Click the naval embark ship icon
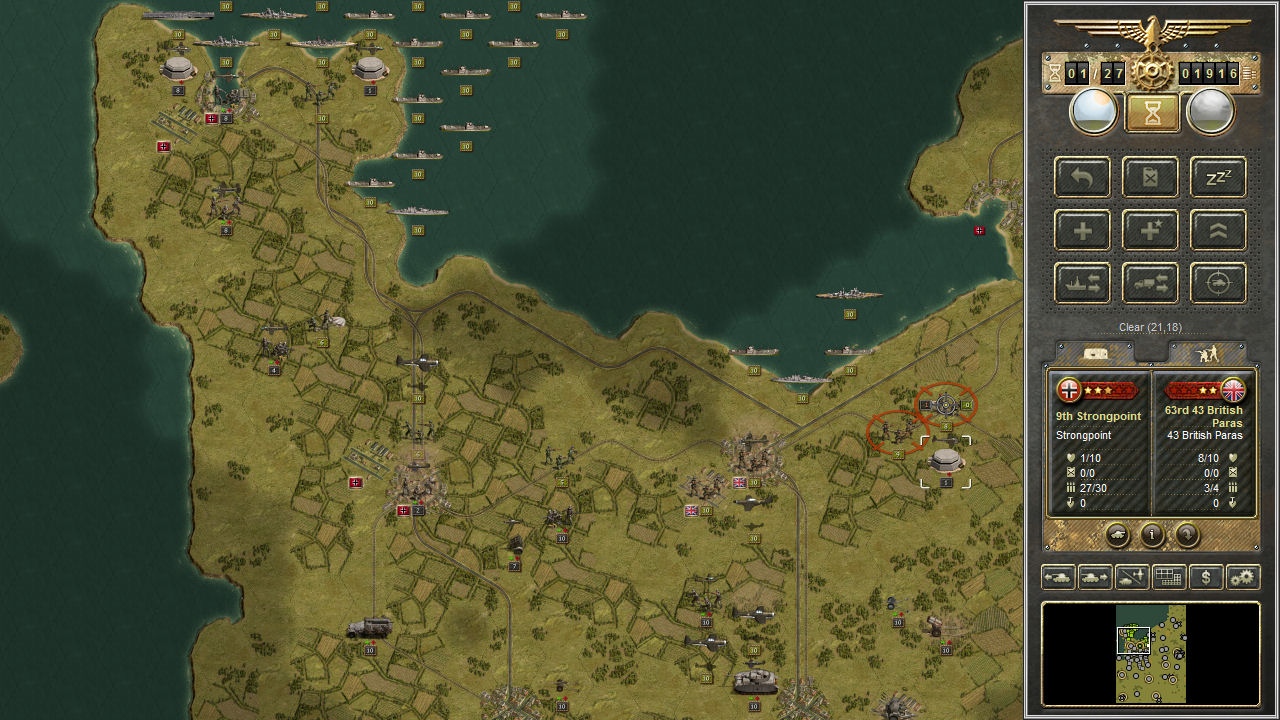 (x=1081, y=282)
